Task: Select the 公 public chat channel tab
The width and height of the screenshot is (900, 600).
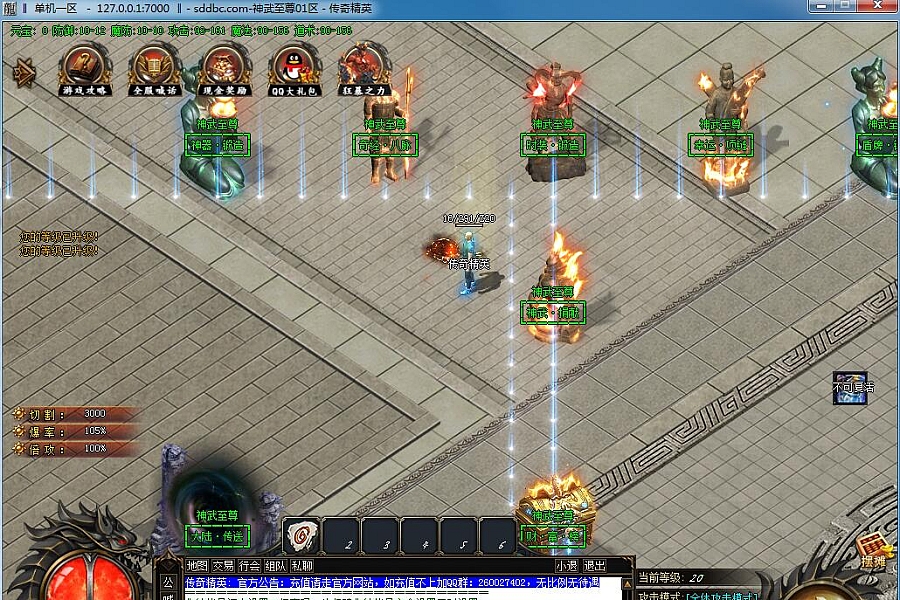Action: 168,582
